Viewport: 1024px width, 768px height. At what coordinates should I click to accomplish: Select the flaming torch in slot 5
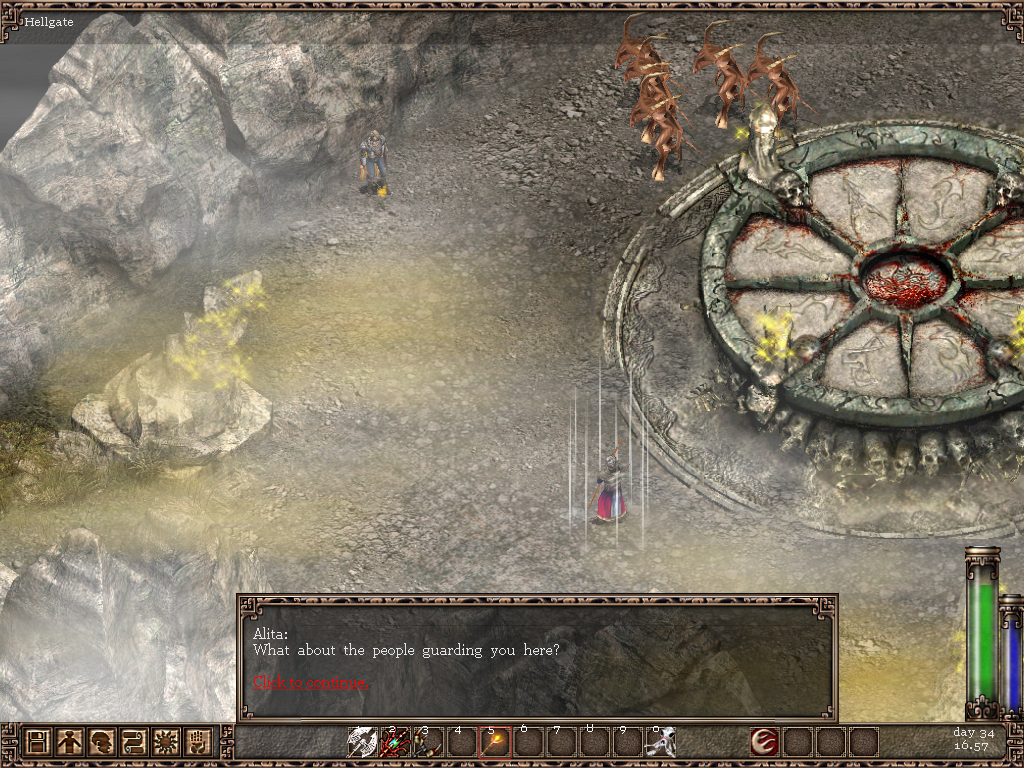[x=495, y=742]
